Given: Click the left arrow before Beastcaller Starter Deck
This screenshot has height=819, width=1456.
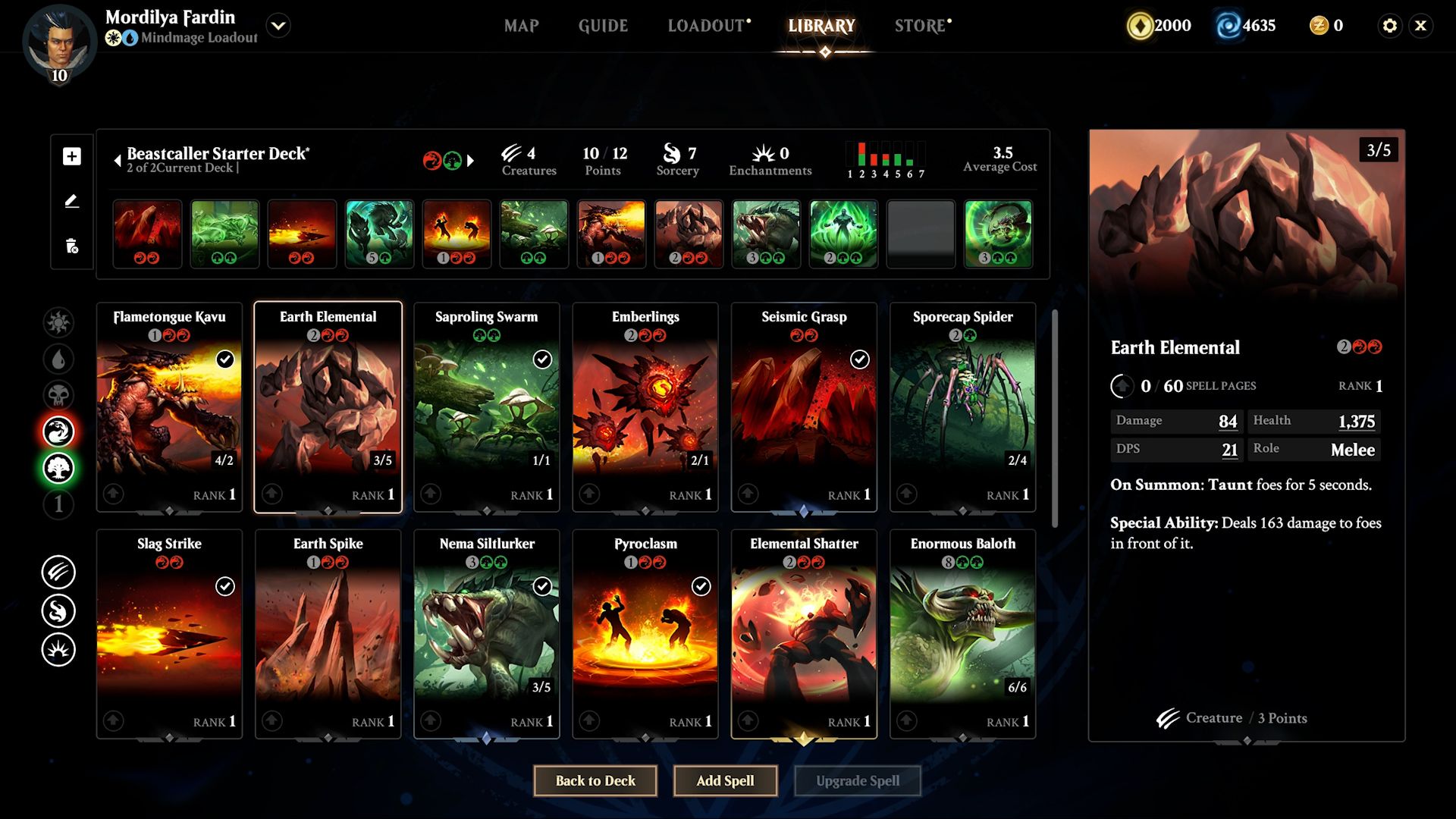Looking at the screenshot, I should click(118, 161).
